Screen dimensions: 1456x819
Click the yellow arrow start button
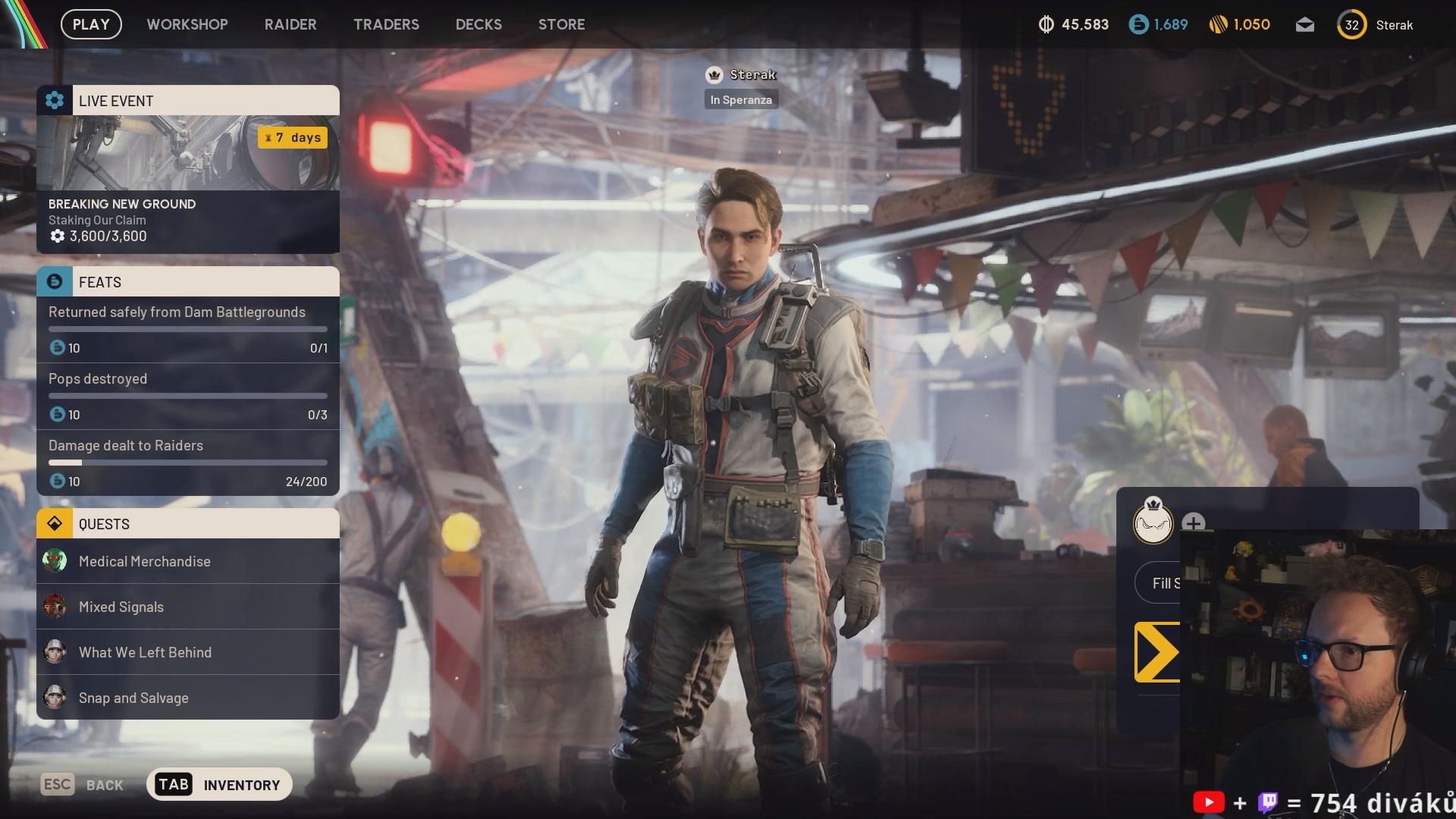[1157, 652]
